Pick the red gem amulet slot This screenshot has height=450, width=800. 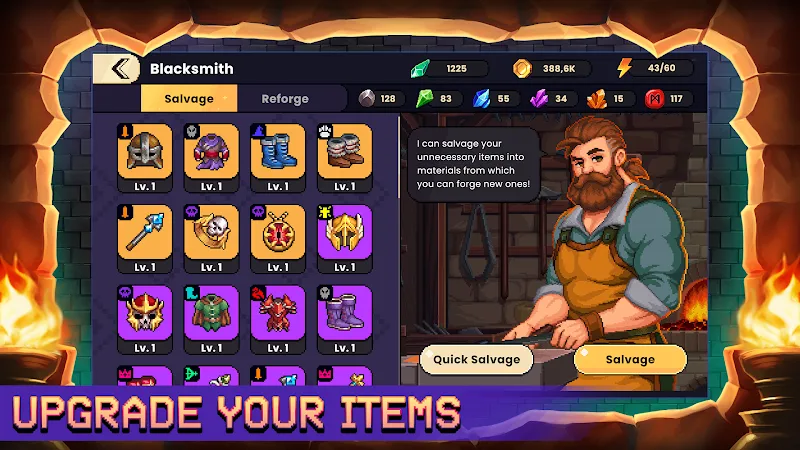(x=278, y=232)
